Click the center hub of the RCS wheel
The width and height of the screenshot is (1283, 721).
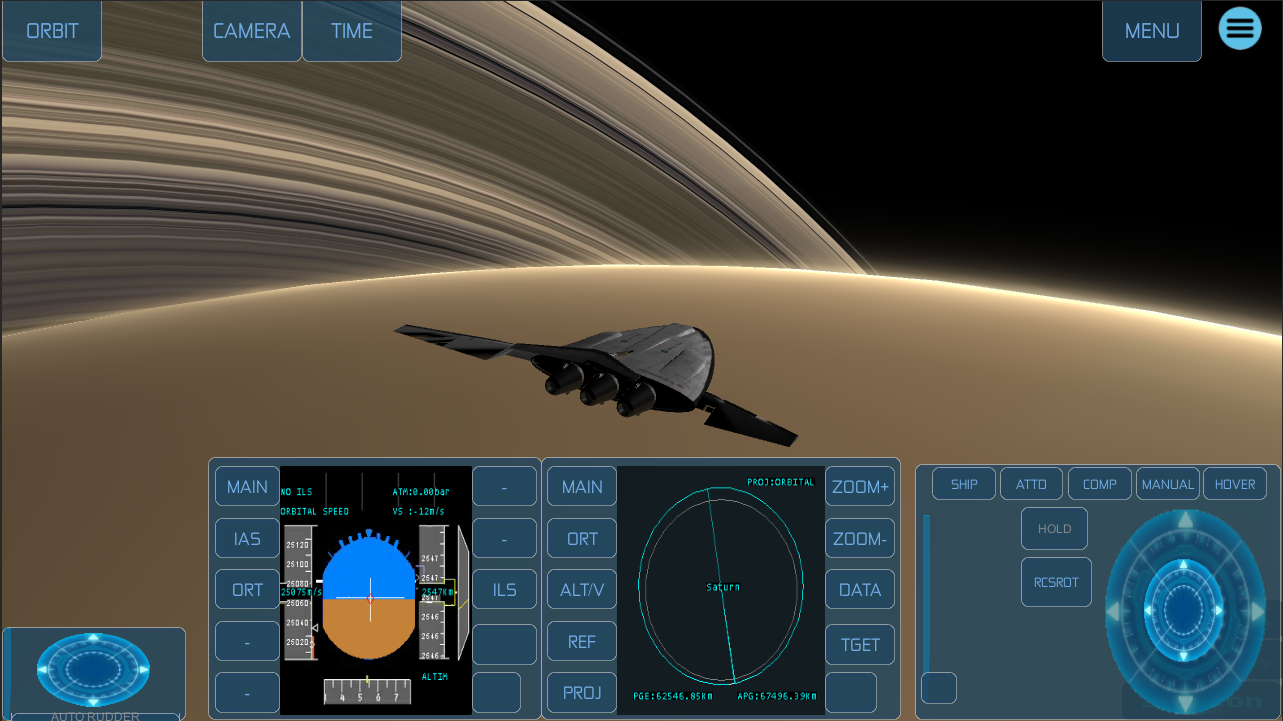(1185, 610)
